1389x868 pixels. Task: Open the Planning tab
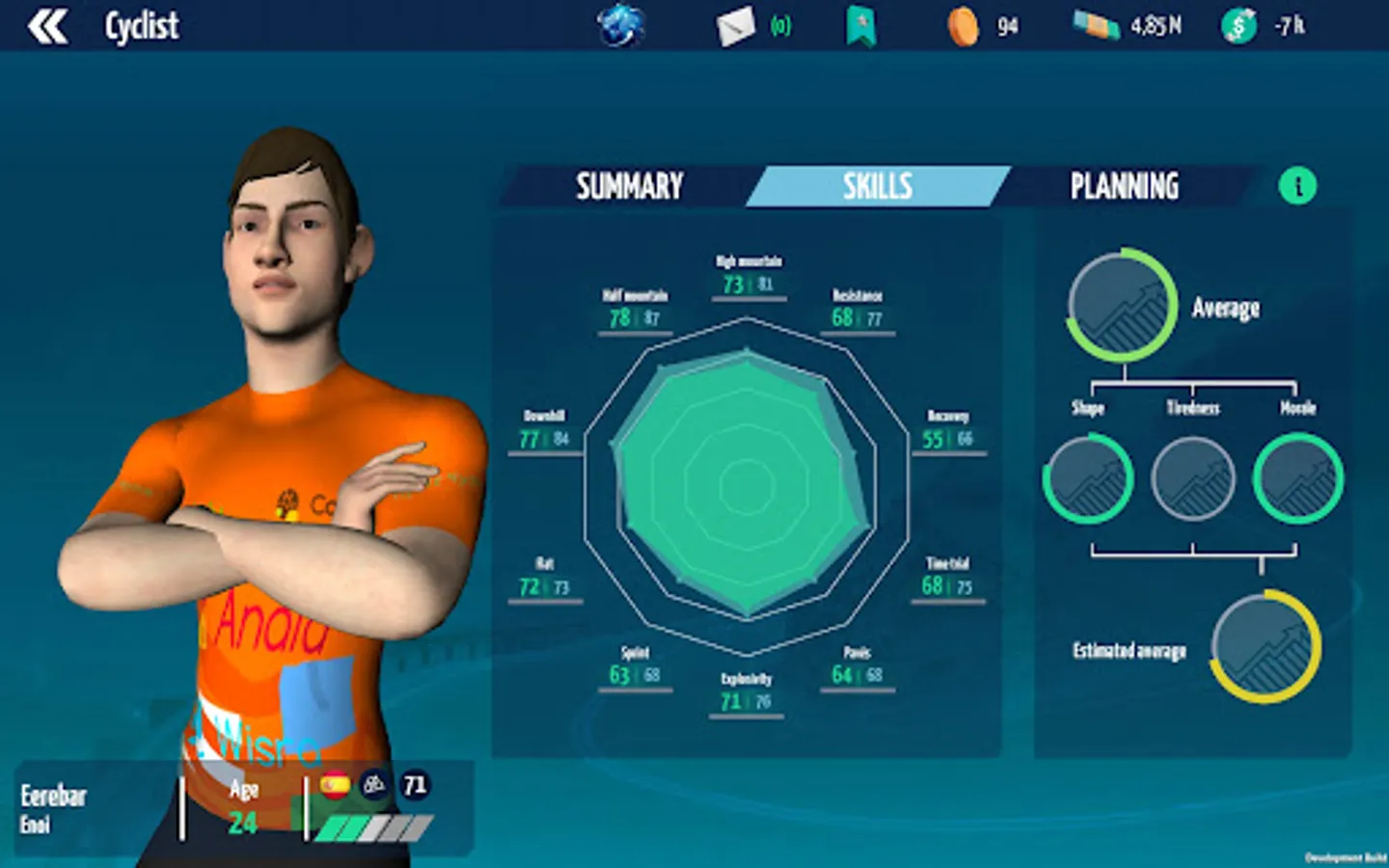[1124, 186]
